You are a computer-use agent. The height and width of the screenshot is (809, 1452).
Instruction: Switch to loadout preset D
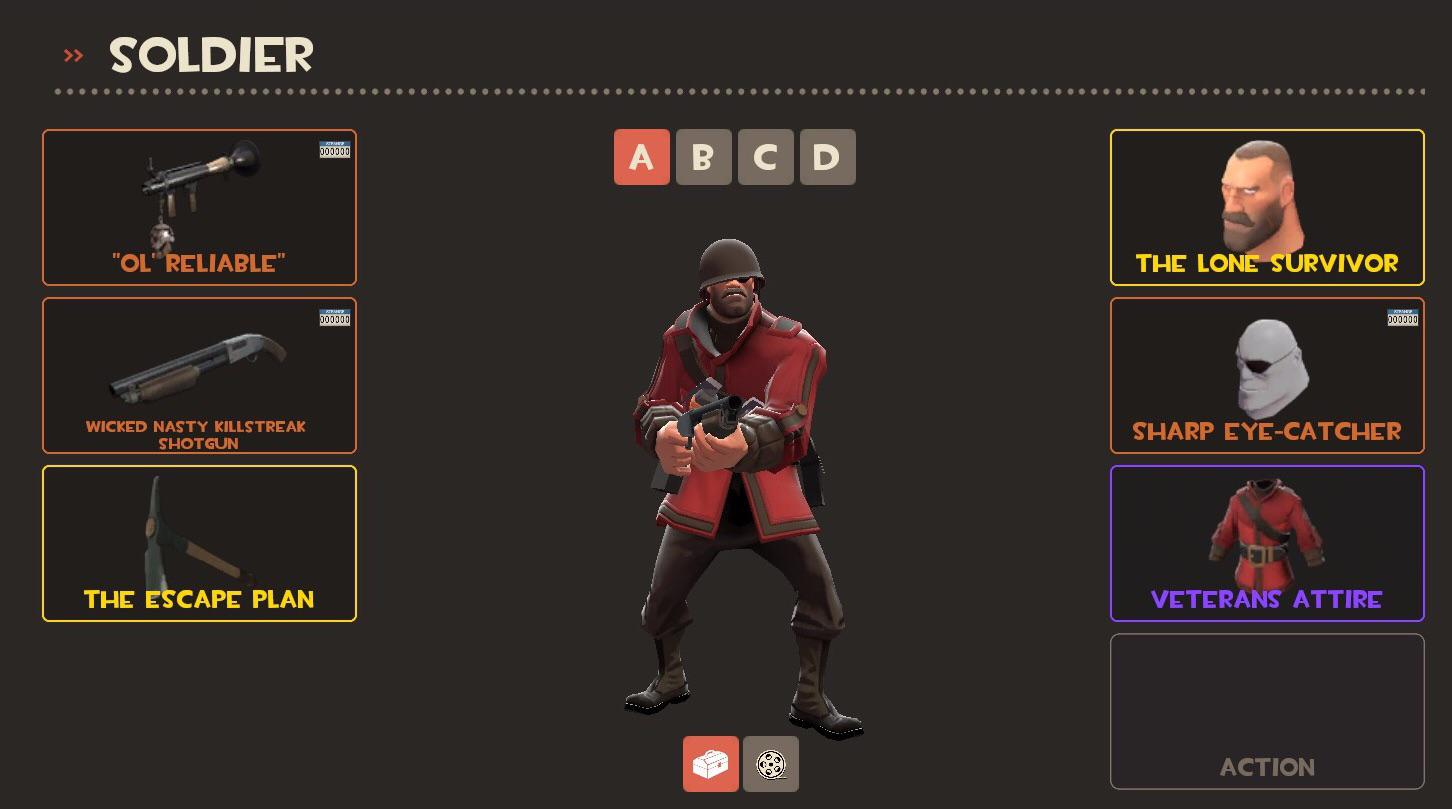[827, 157]
